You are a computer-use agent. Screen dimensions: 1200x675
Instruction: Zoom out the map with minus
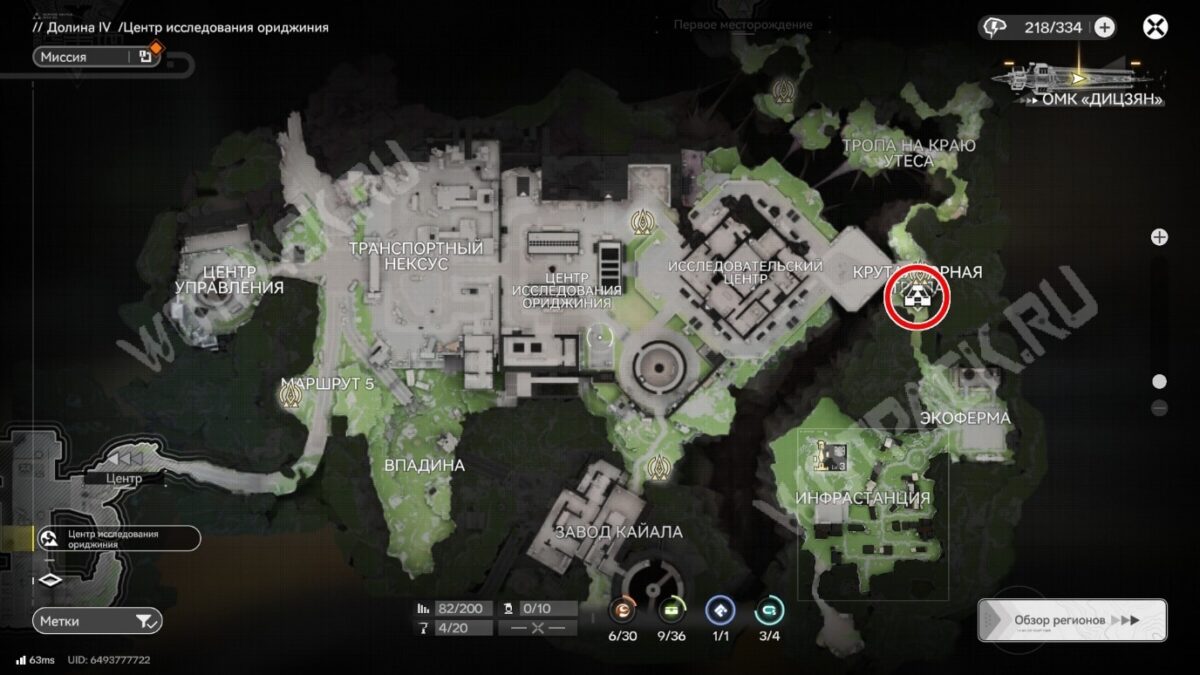(1159, 407)
